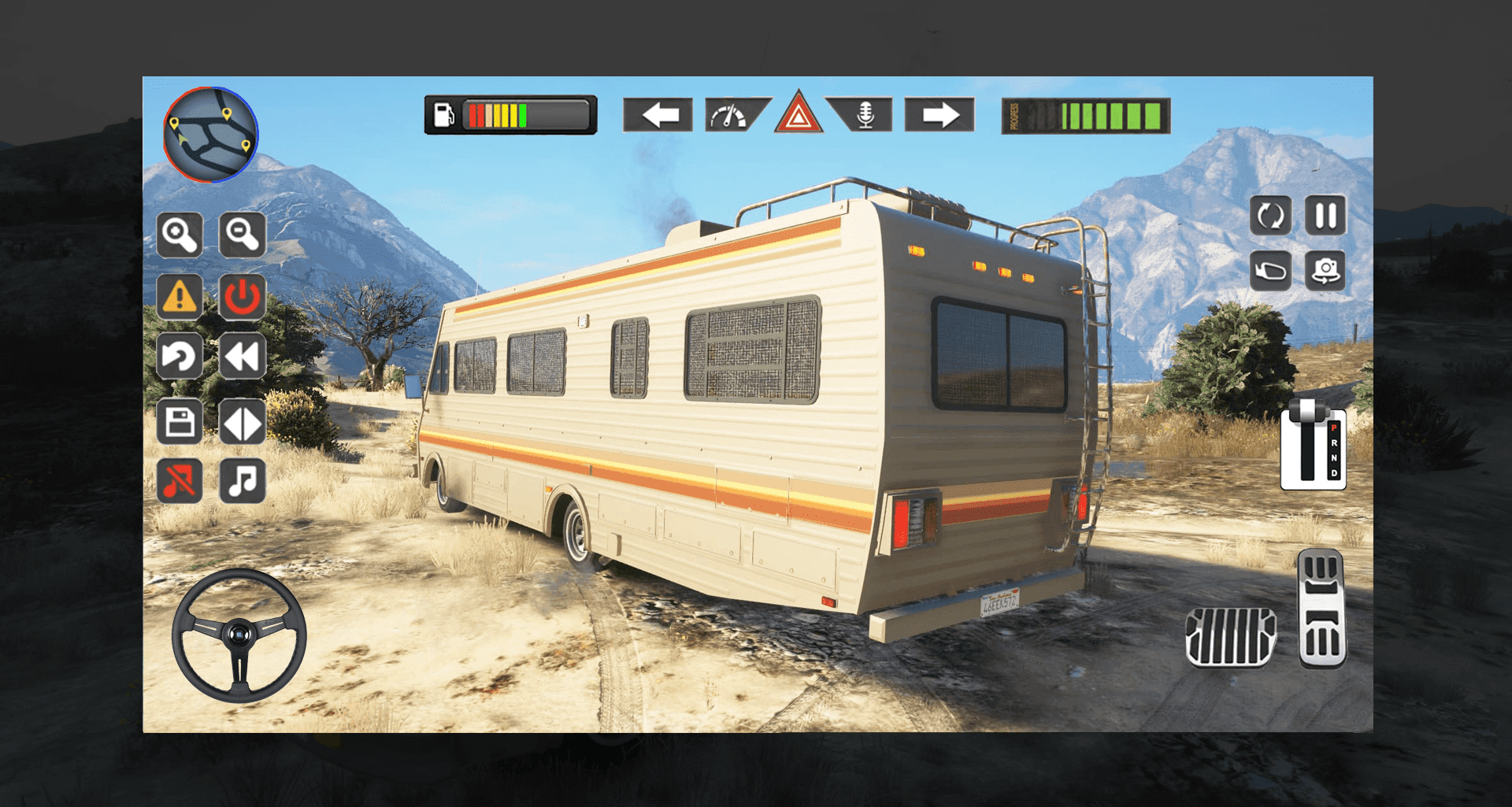Image resolution: width=1512 pixels, height=807 pixels.
Task: Open the camera view switcher icon
Action: pos(1326,270)
